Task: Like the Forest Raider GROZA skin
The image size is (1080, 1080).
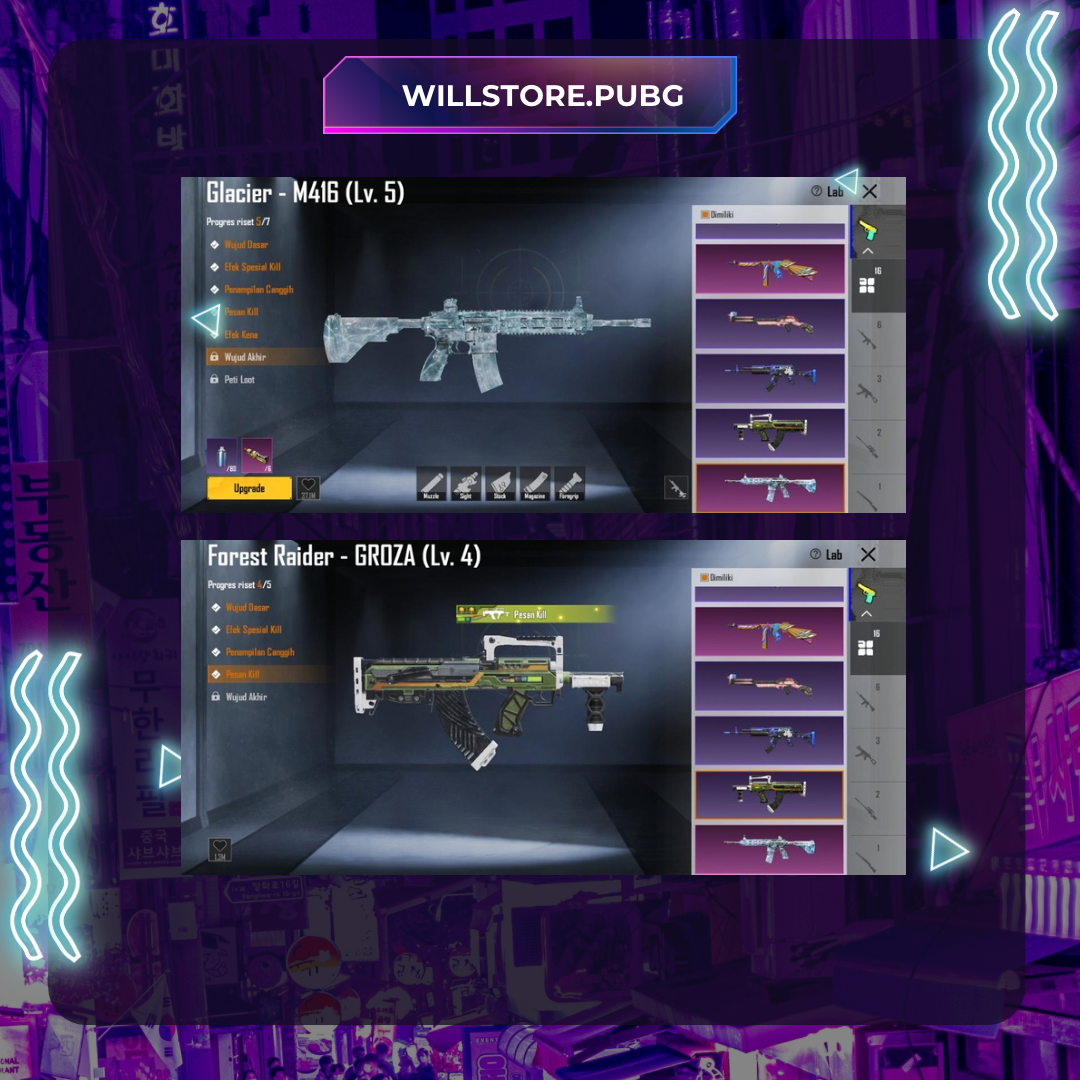Action: tap(220, 850)
